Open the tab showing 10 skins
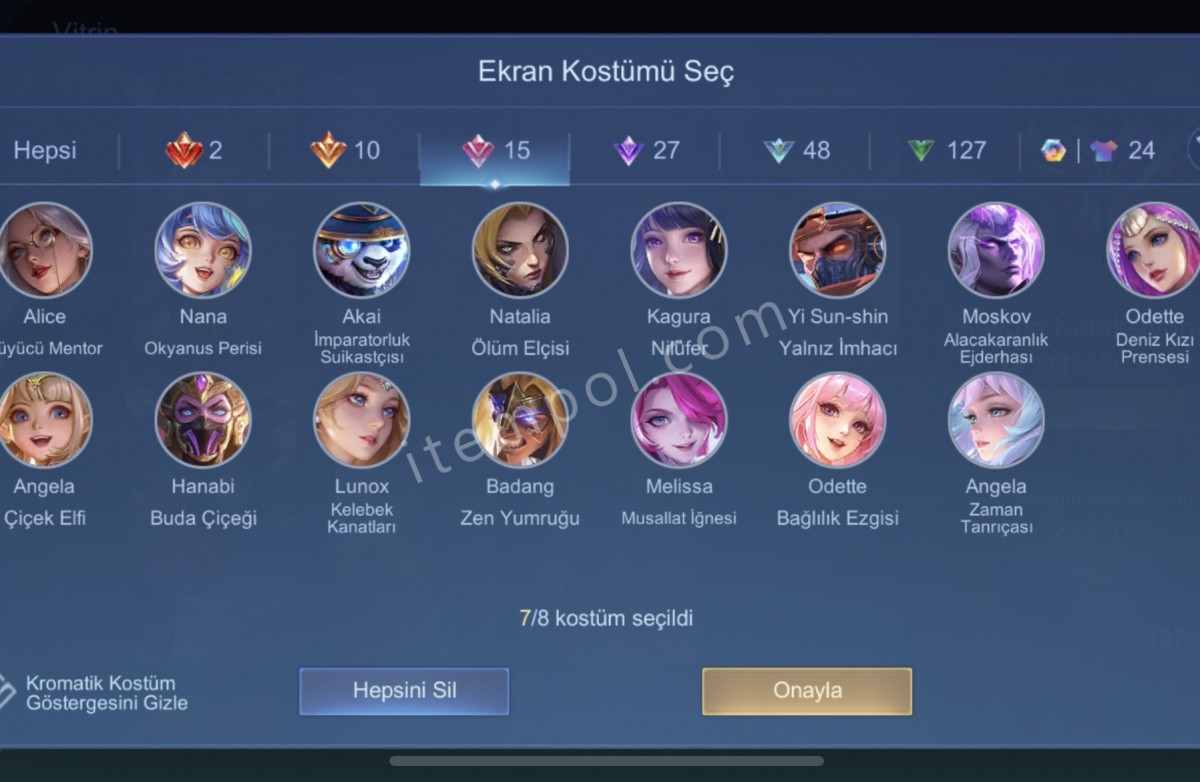This screenshot has height=782, width=1200. tap(345, 151)
